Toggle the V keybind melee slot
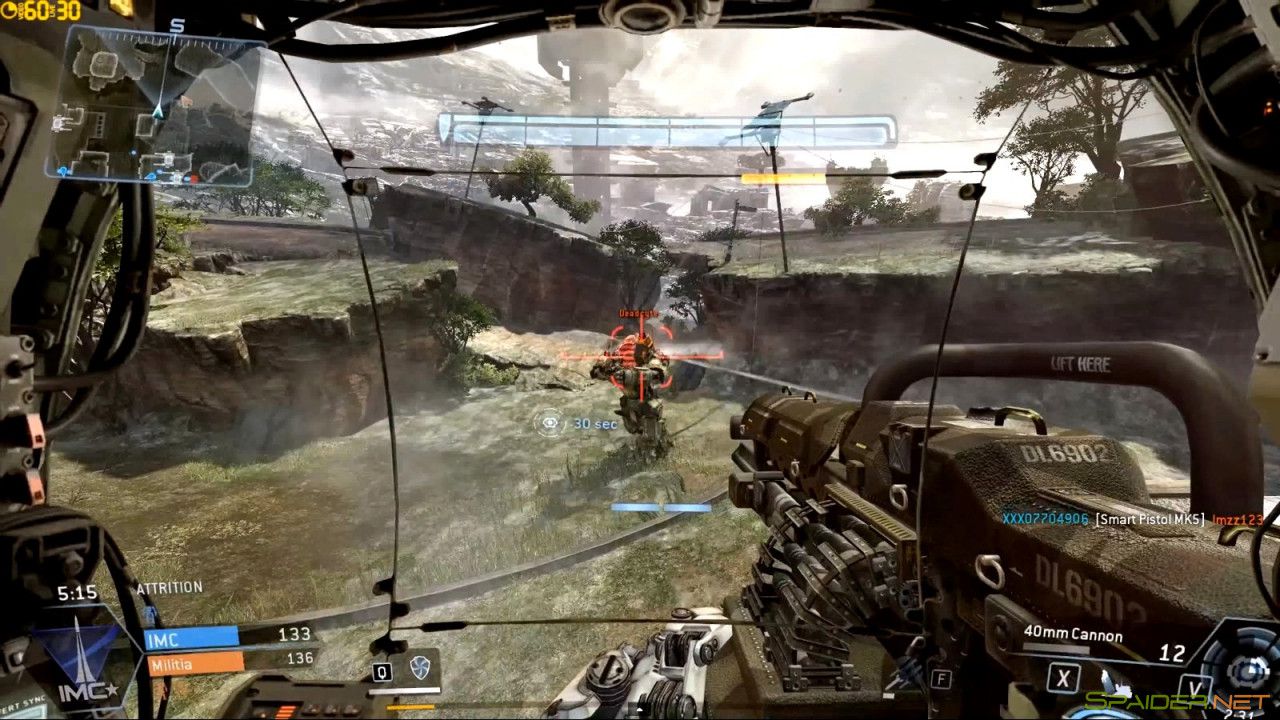 [1196, 685]
